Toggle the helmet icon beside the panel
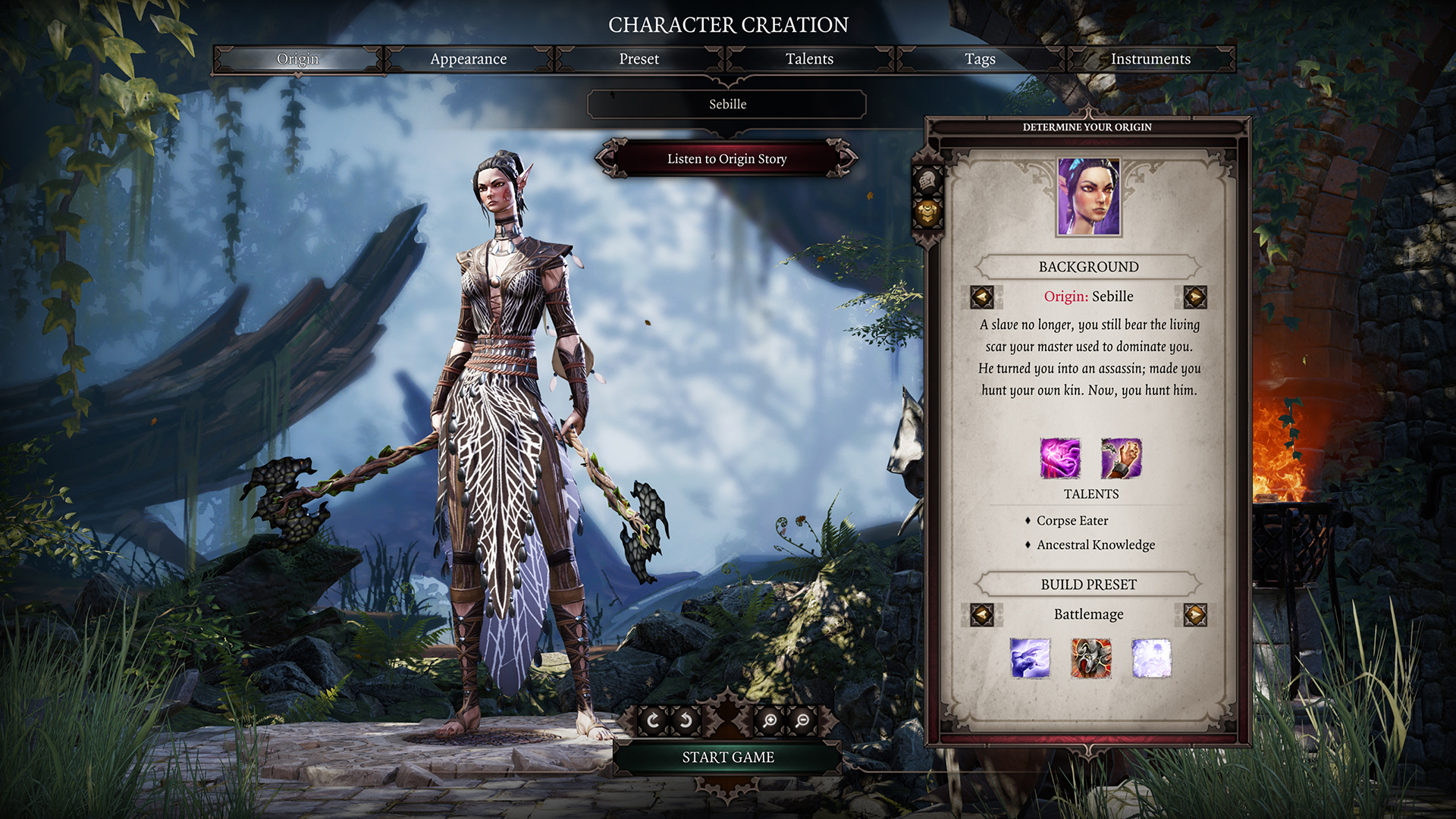 [x=927, y=181]
